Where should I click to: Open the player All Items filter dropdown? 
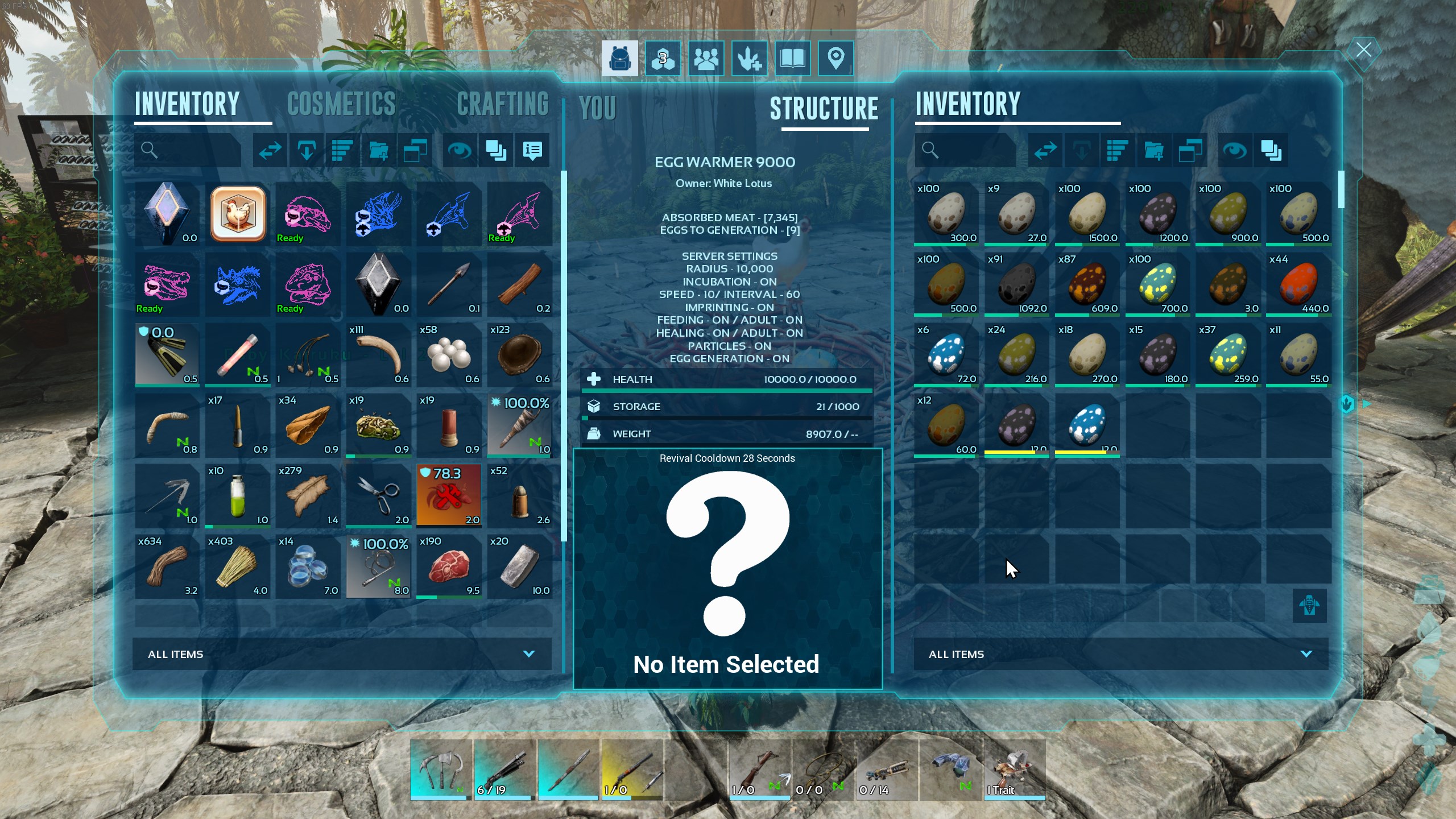[x=342, y=654]
